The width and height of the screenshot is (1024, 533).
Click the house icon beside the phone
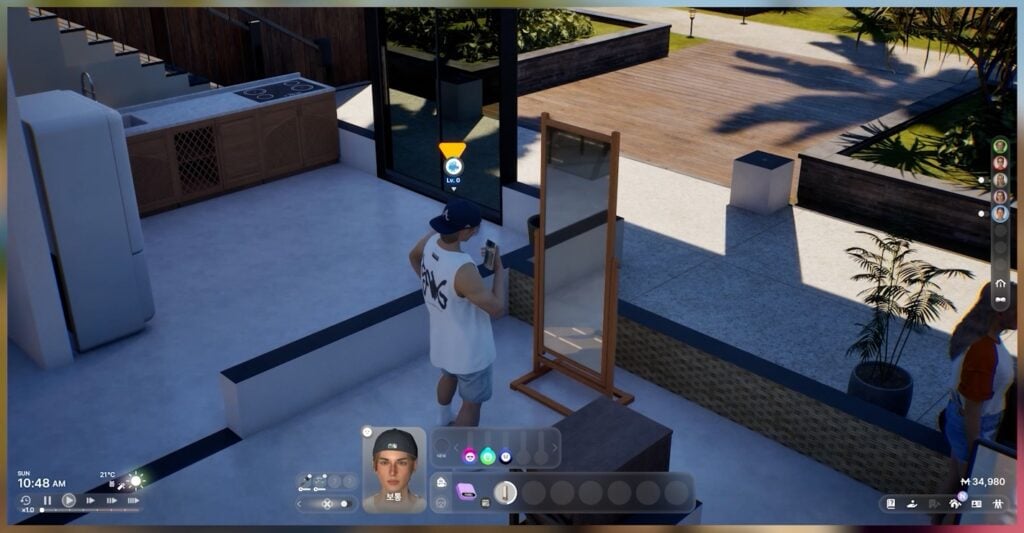pos(441,482)
